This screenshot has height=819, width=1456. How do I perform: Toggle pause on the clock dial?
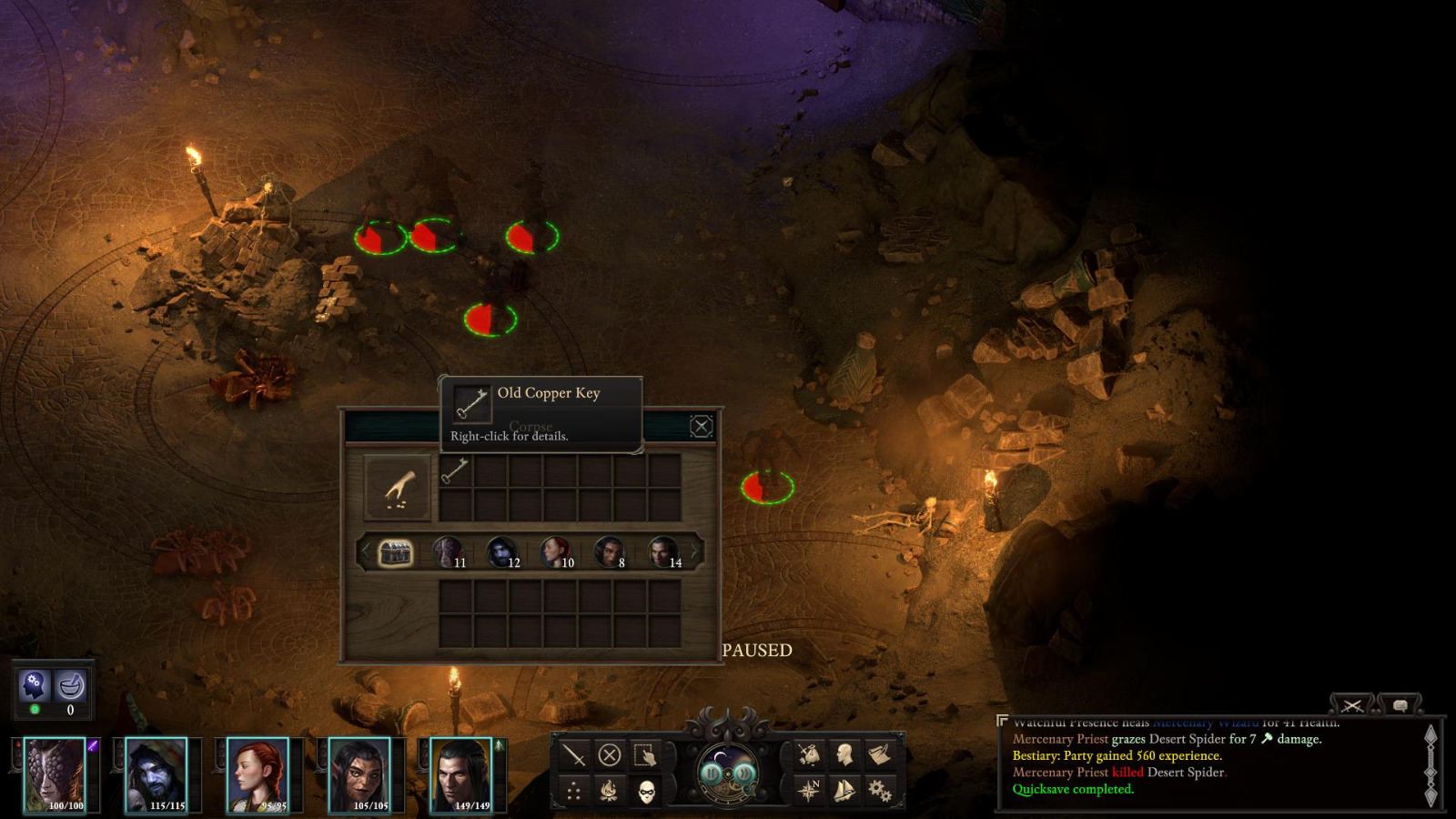[x=712, y=773]
